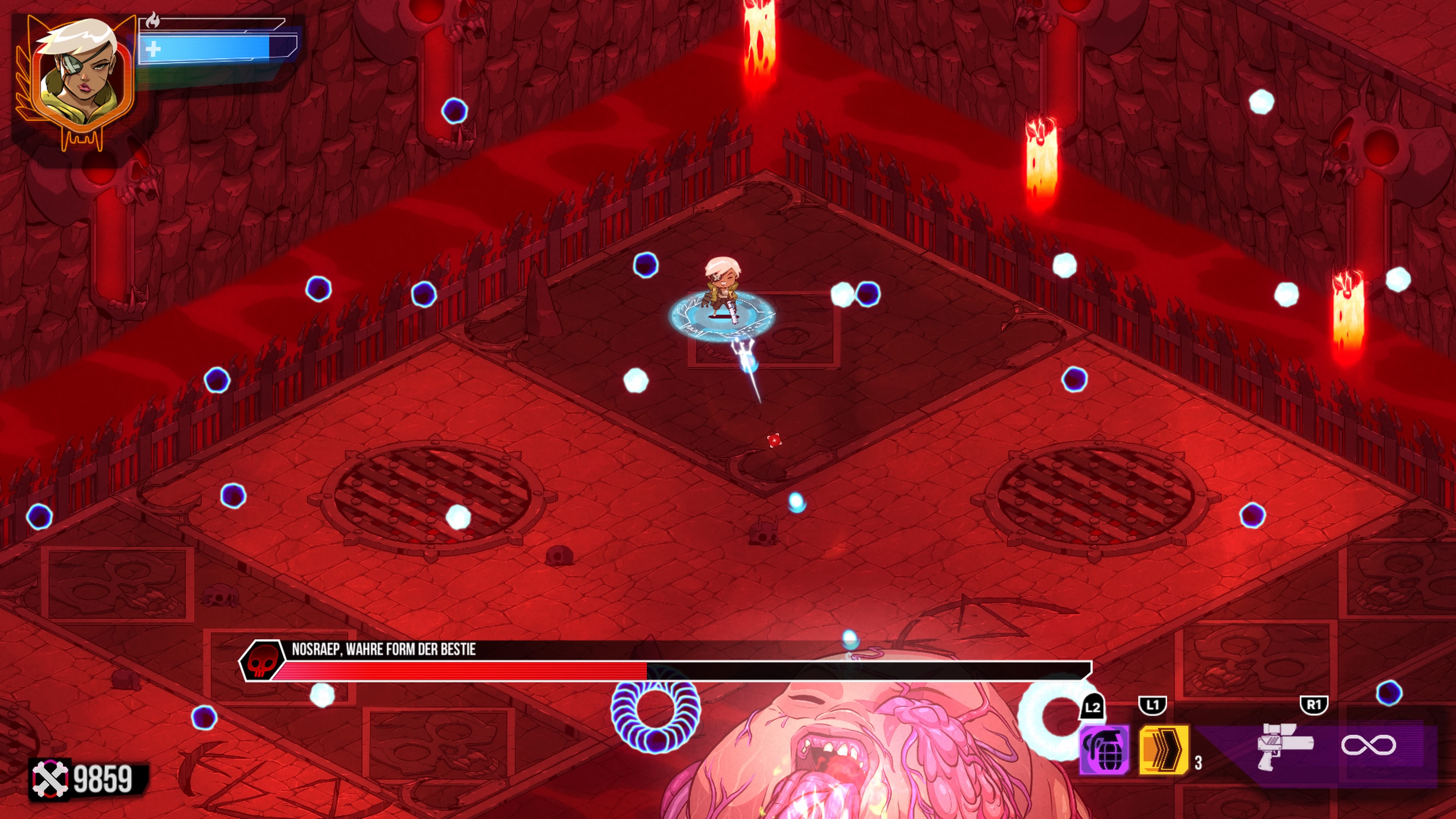Activate the yellow dash chevron ability
Viewport: 1456px width, 819px height.
(x=1163, y=750)
